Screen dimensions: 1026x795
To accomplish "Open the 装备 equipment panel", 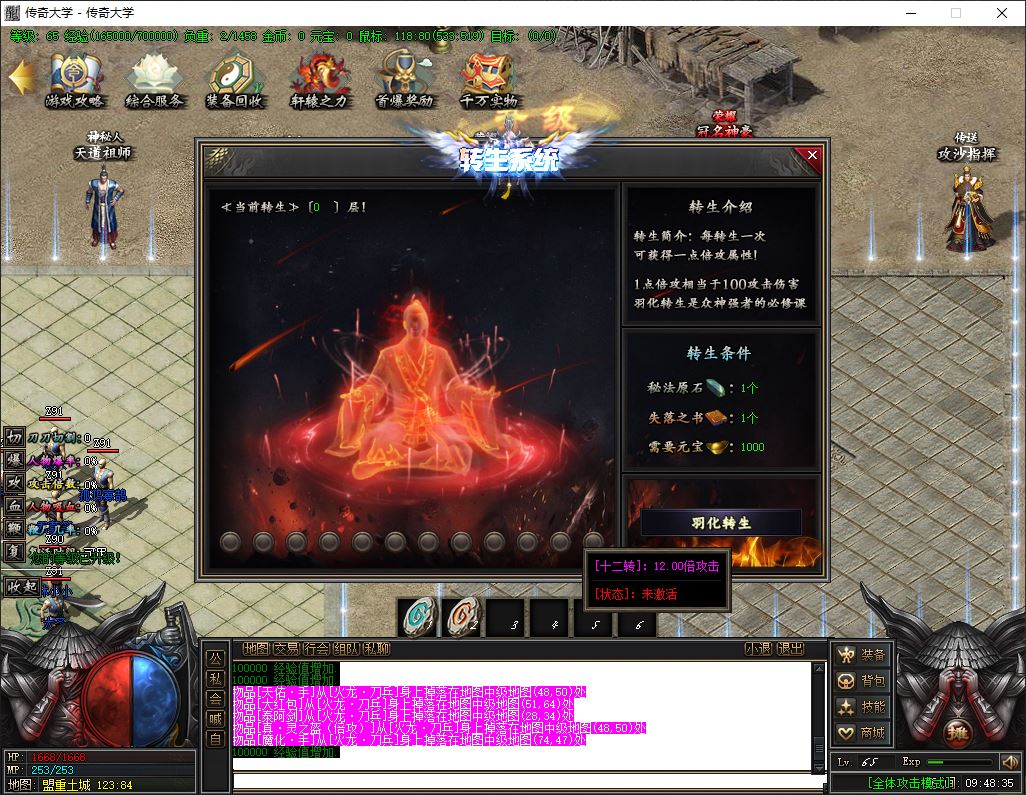I will (x=862, y=655).
